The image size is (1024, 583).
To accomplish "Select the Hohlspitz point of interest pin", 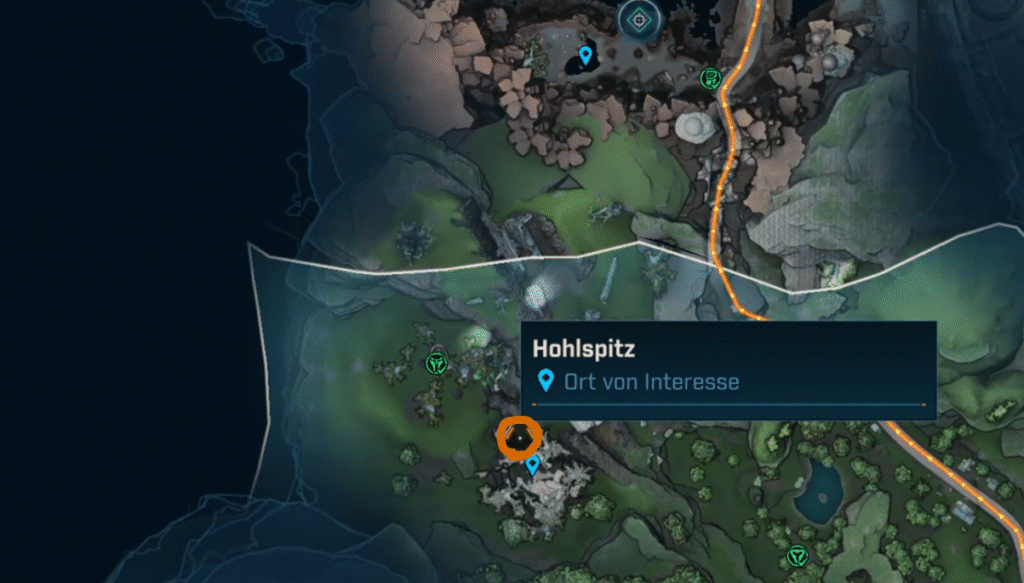I will click(532, 464).
